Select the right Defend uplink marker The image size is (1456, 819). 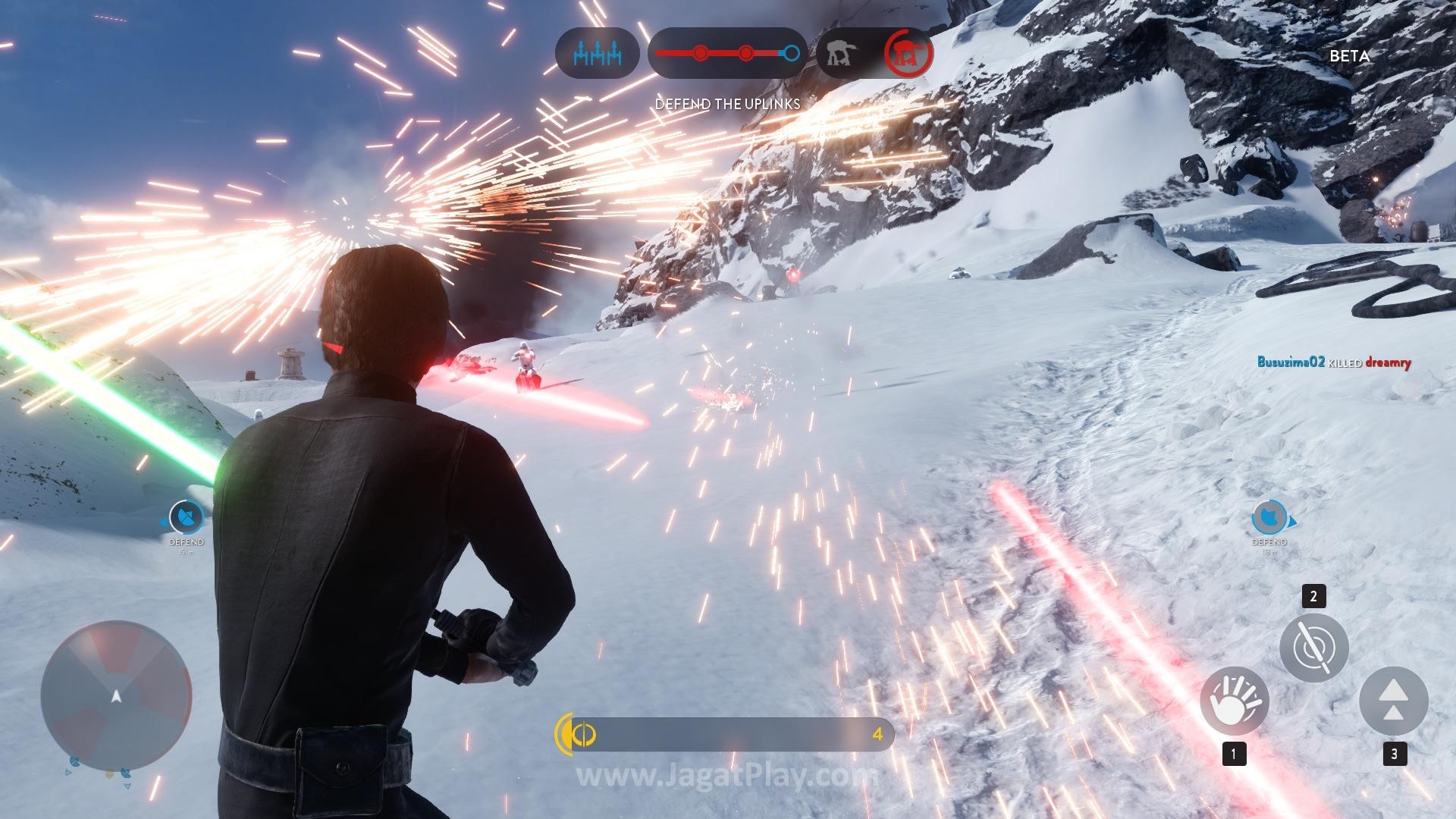click(x=1269, y=519)
